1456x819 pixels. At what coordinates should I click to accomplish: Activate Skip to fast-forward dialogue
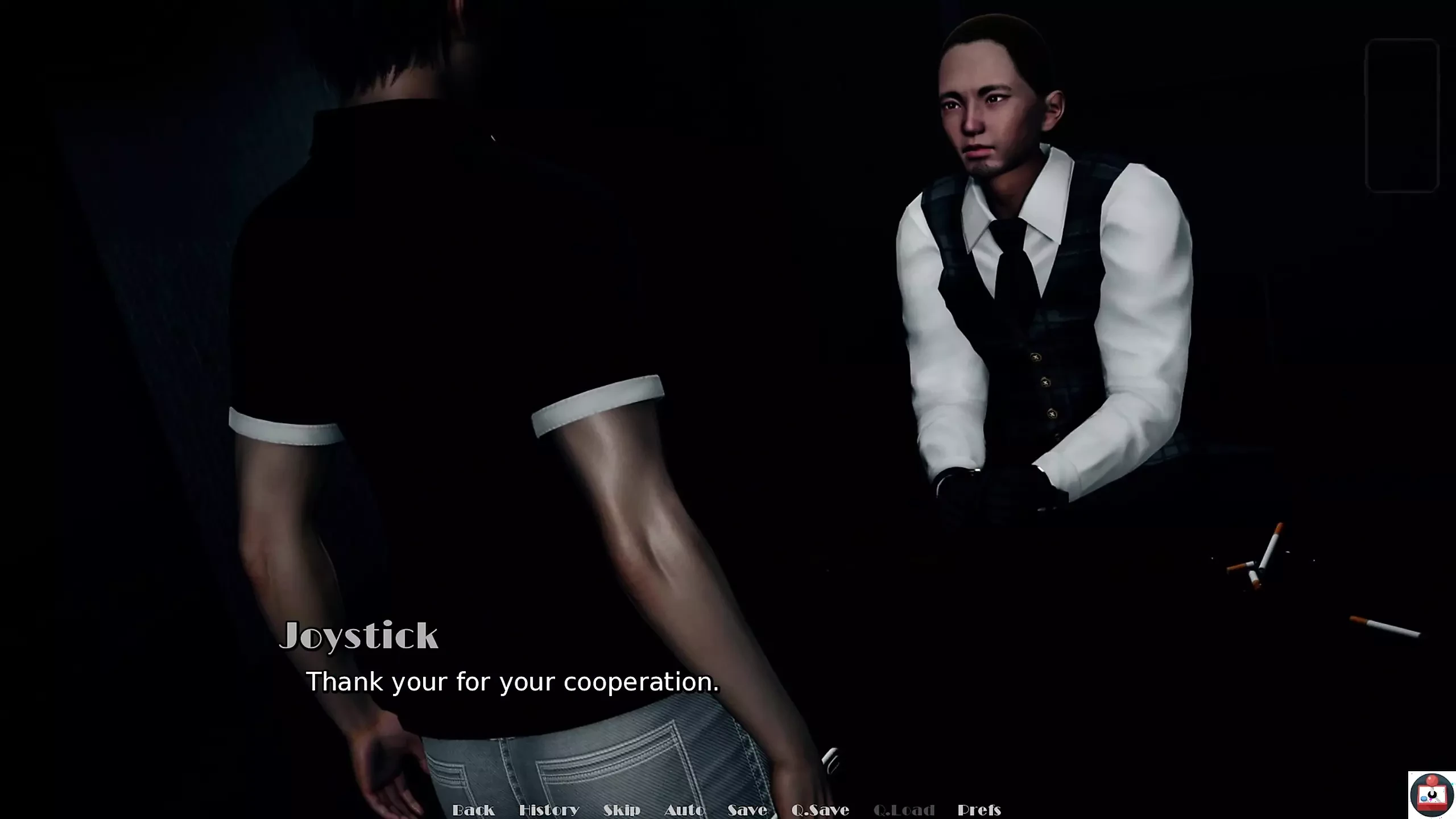tap(622, 809)
